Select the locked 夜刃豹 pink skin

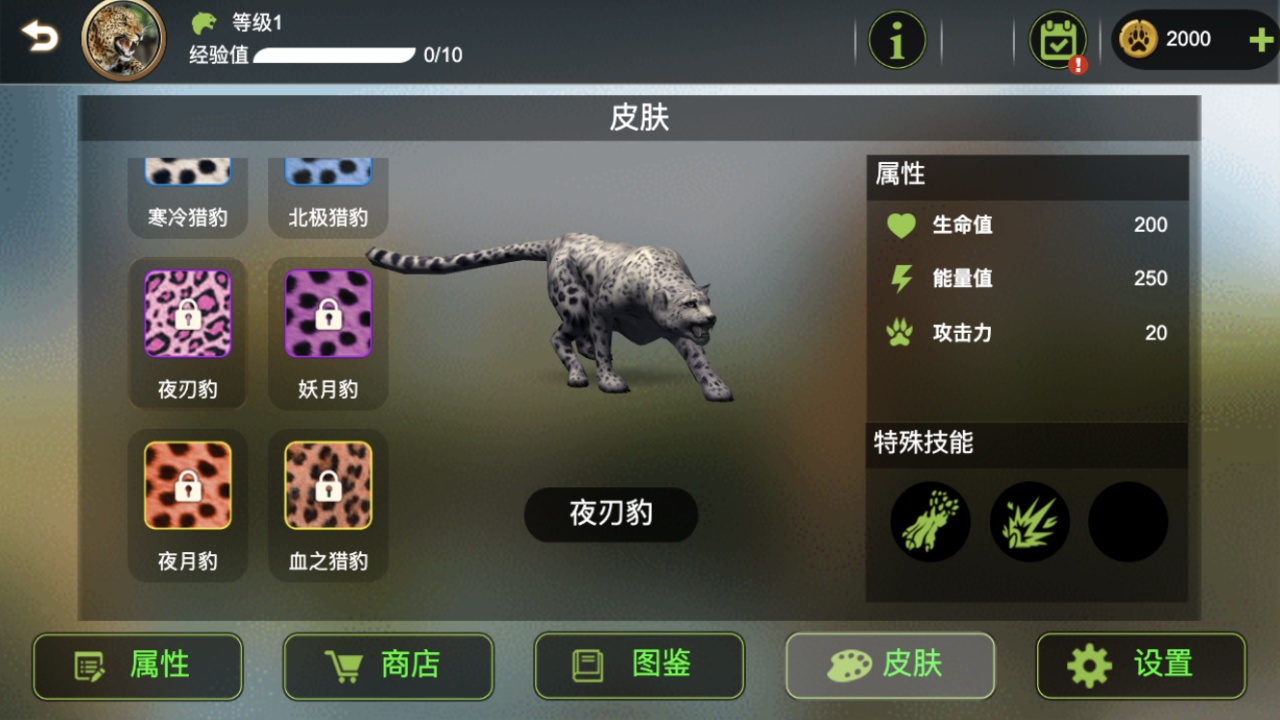[187, 313]
